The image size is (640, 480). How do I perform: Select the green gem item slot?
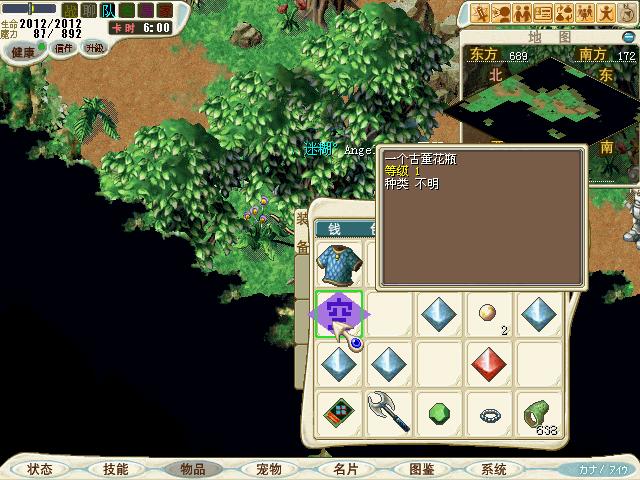pyautogui.click(x=440, y=412)
